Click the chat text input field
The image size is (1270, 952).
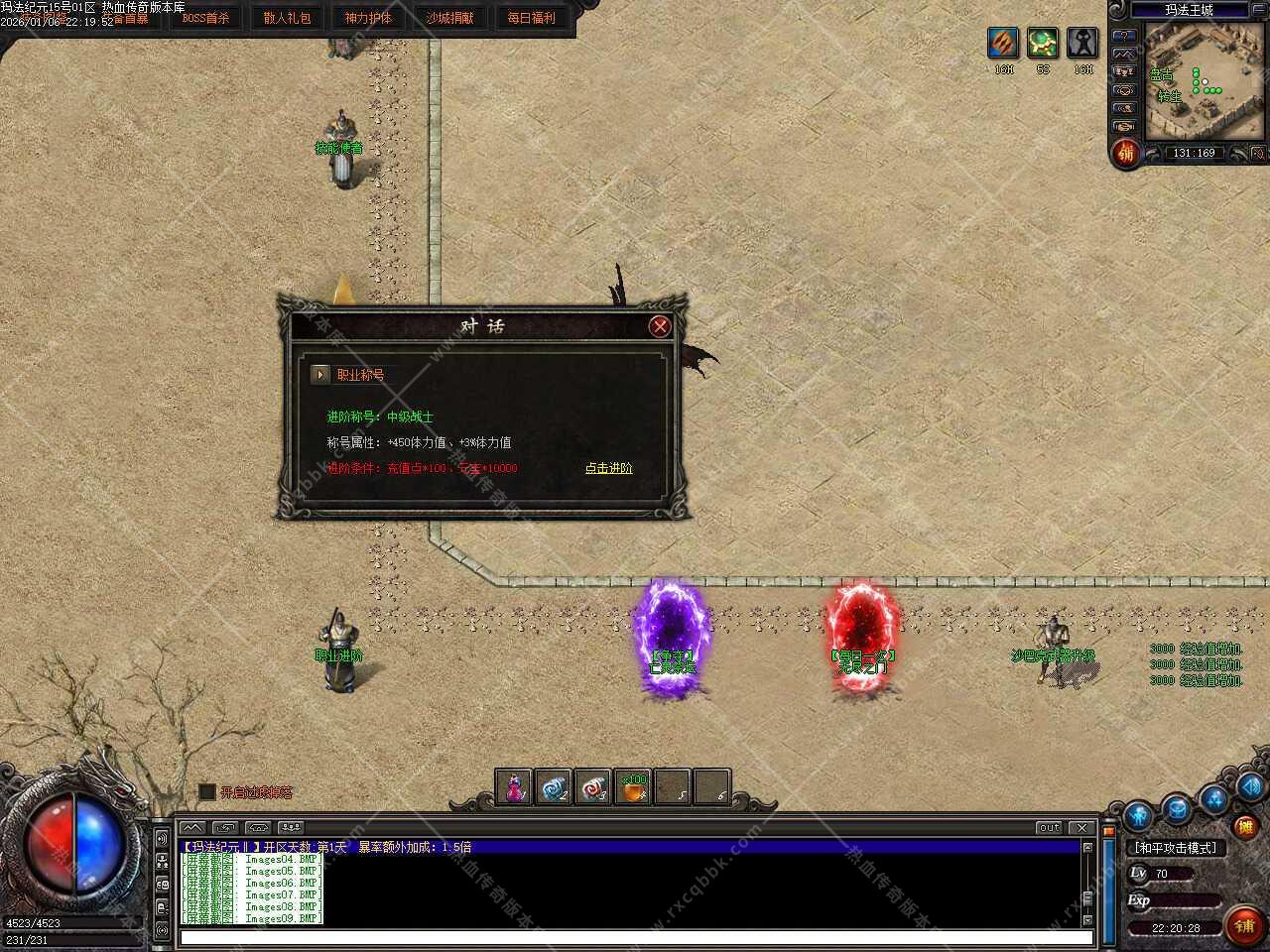[x=635, y=937]
